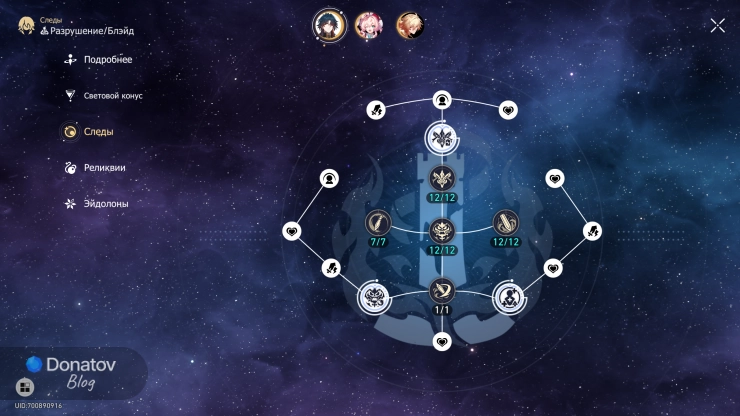The width and height of the screenshot is (740, 416).
Task: Click the menu icon beside the UID
Action: pyautogui.click(x=25, y=387)
